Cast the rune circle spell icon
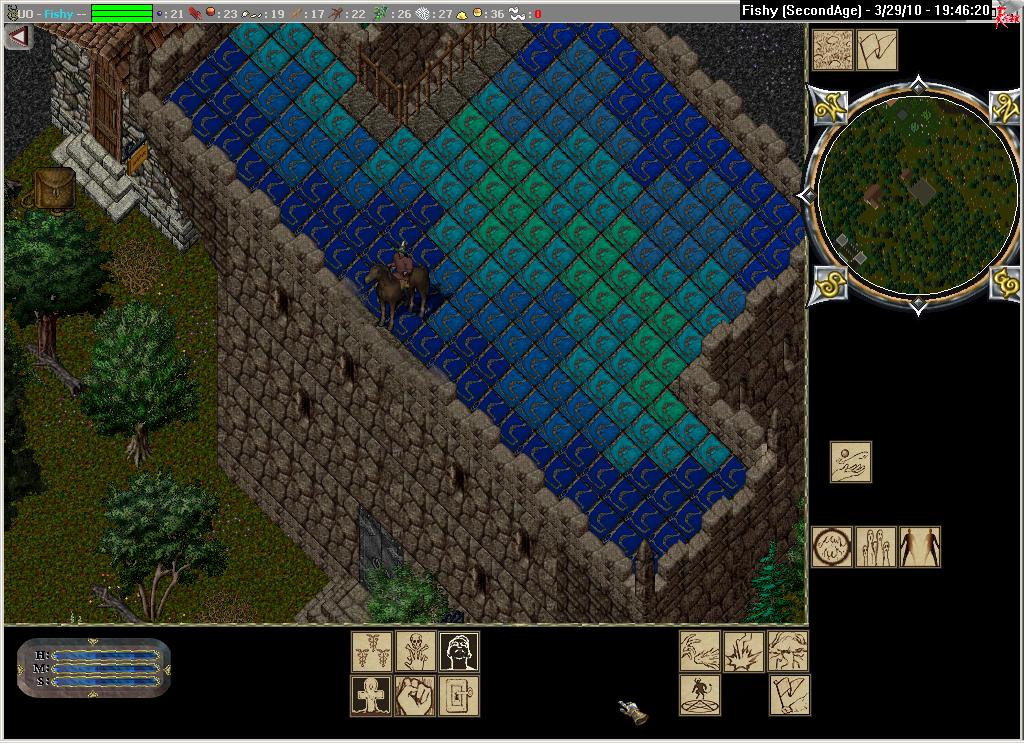This screenshot has height=743, width=1024. pos(832,547)
